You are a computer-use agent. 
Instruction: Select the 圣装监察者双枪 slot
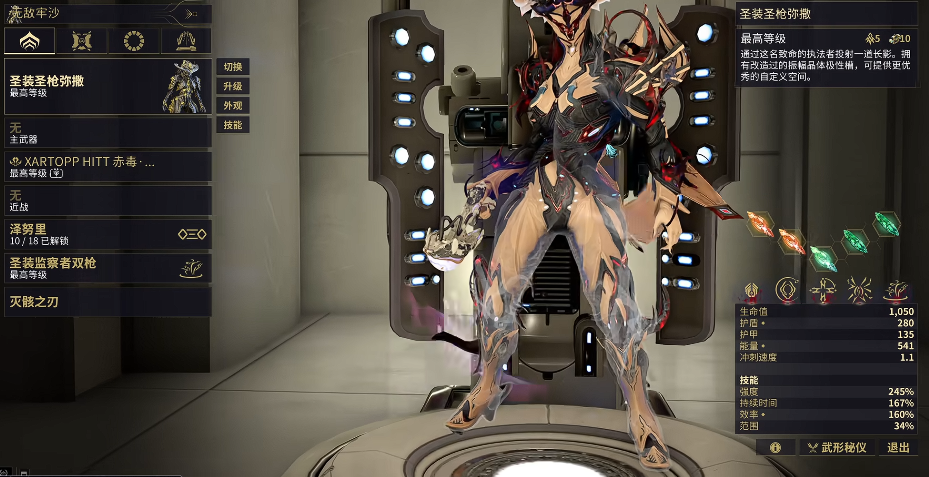click(107, 267)
